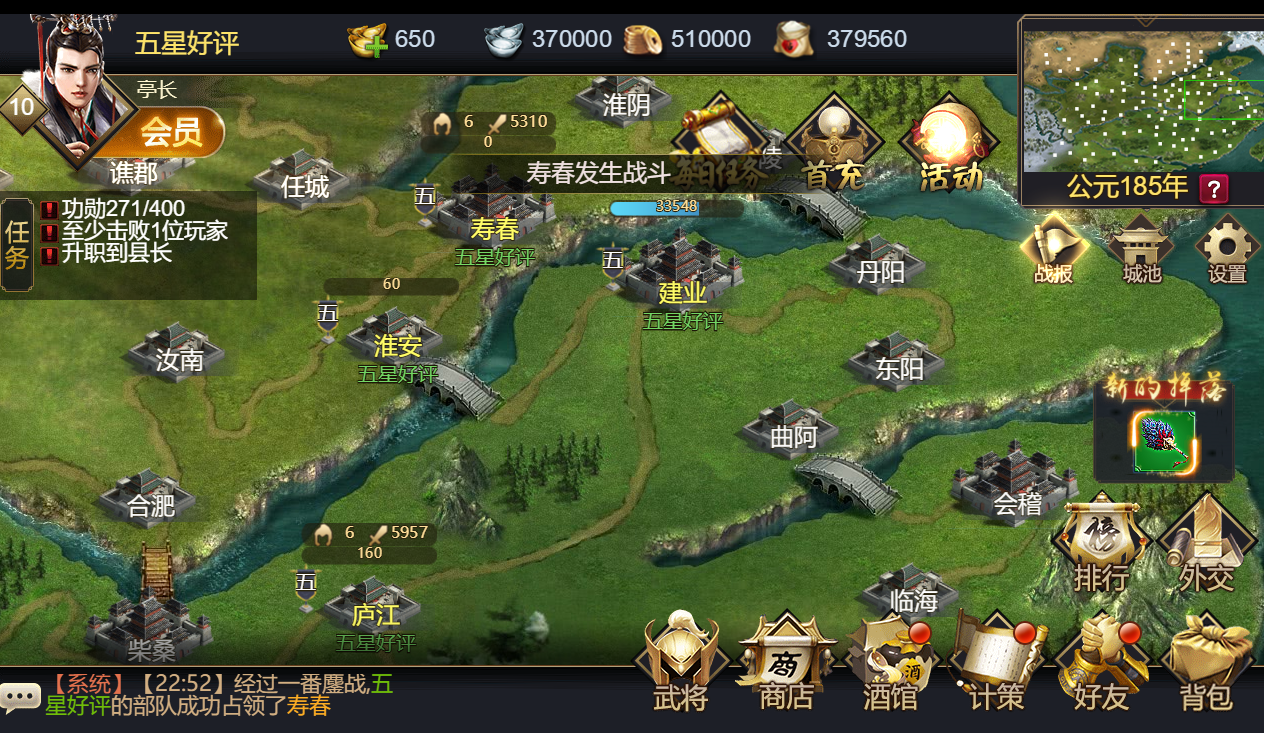
Task: Tap the red question mark help button
Action: [1214, 188]
